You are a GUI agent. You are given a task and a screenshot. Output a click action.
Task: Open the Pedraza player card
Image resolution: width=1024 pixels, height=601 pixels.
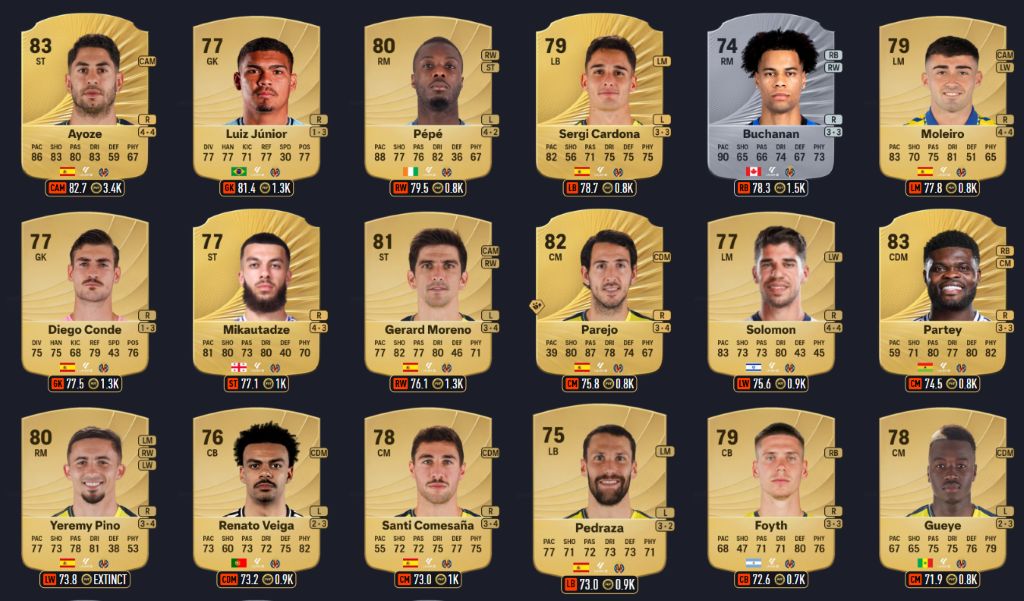600,489
